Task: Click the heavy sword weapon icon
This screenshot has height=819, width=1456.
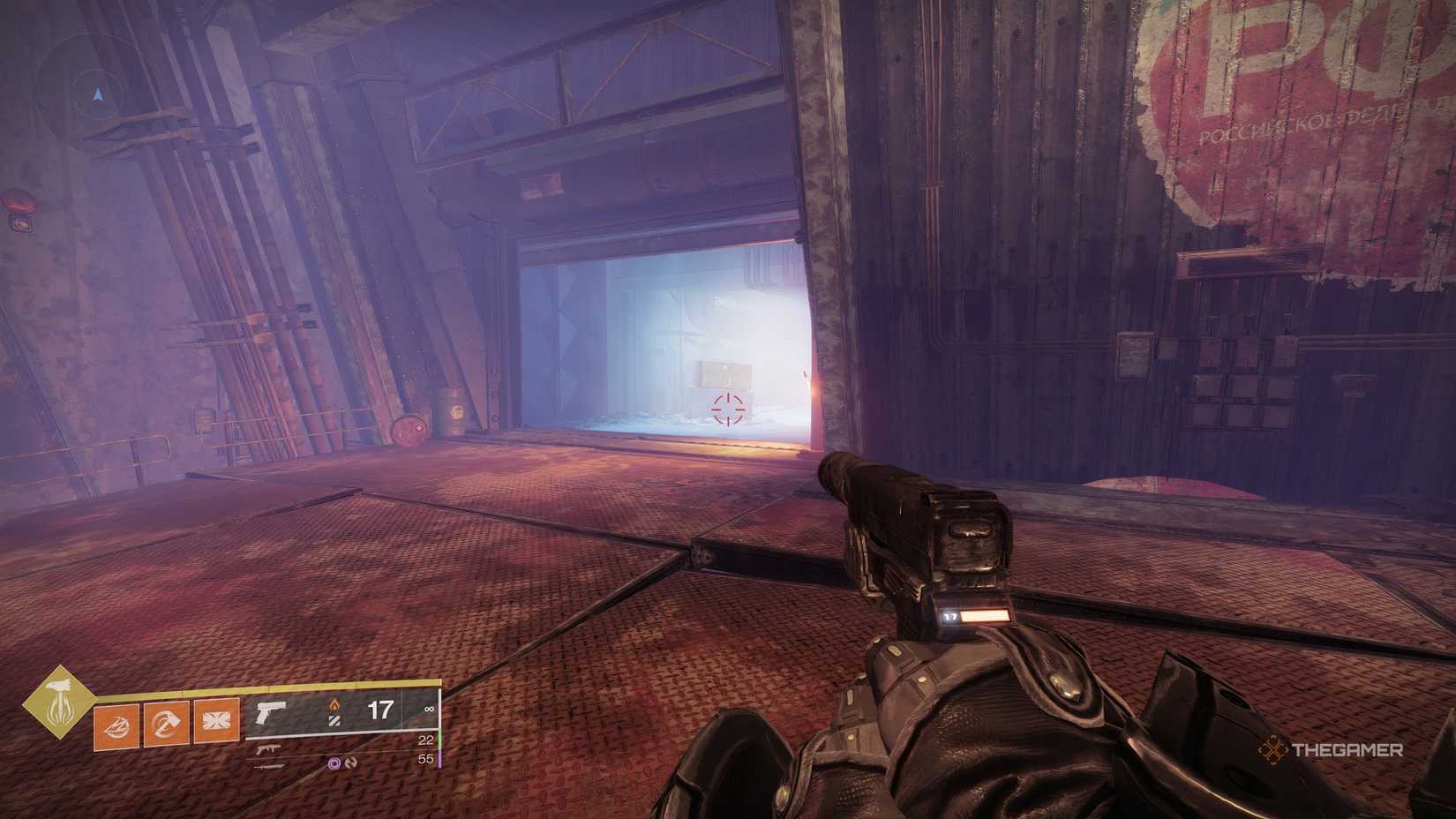Action: pos(269,766)
